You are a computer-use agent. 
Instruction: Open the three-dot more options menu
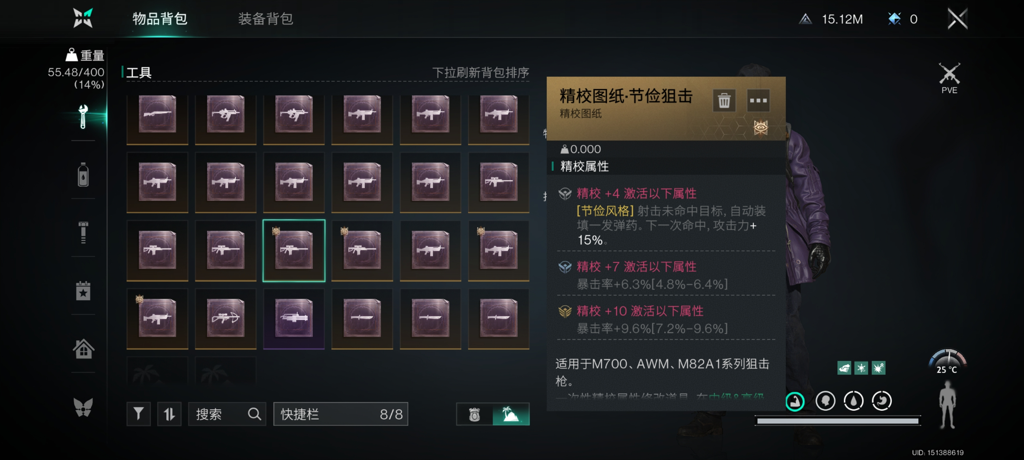pyautogui.click(x=758, y=100)
